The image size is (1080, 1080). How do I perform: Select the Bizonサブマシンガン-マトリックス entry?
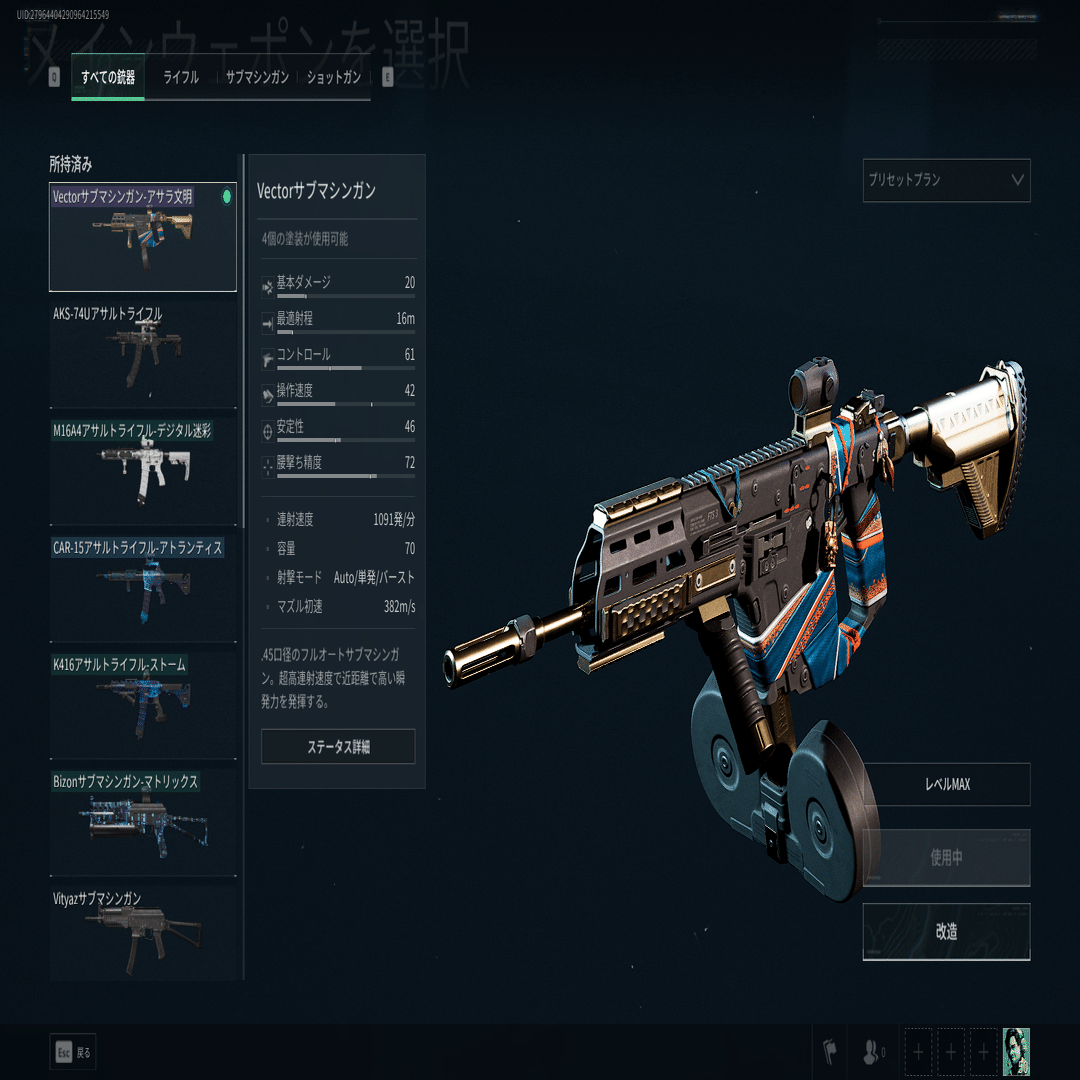143,822
